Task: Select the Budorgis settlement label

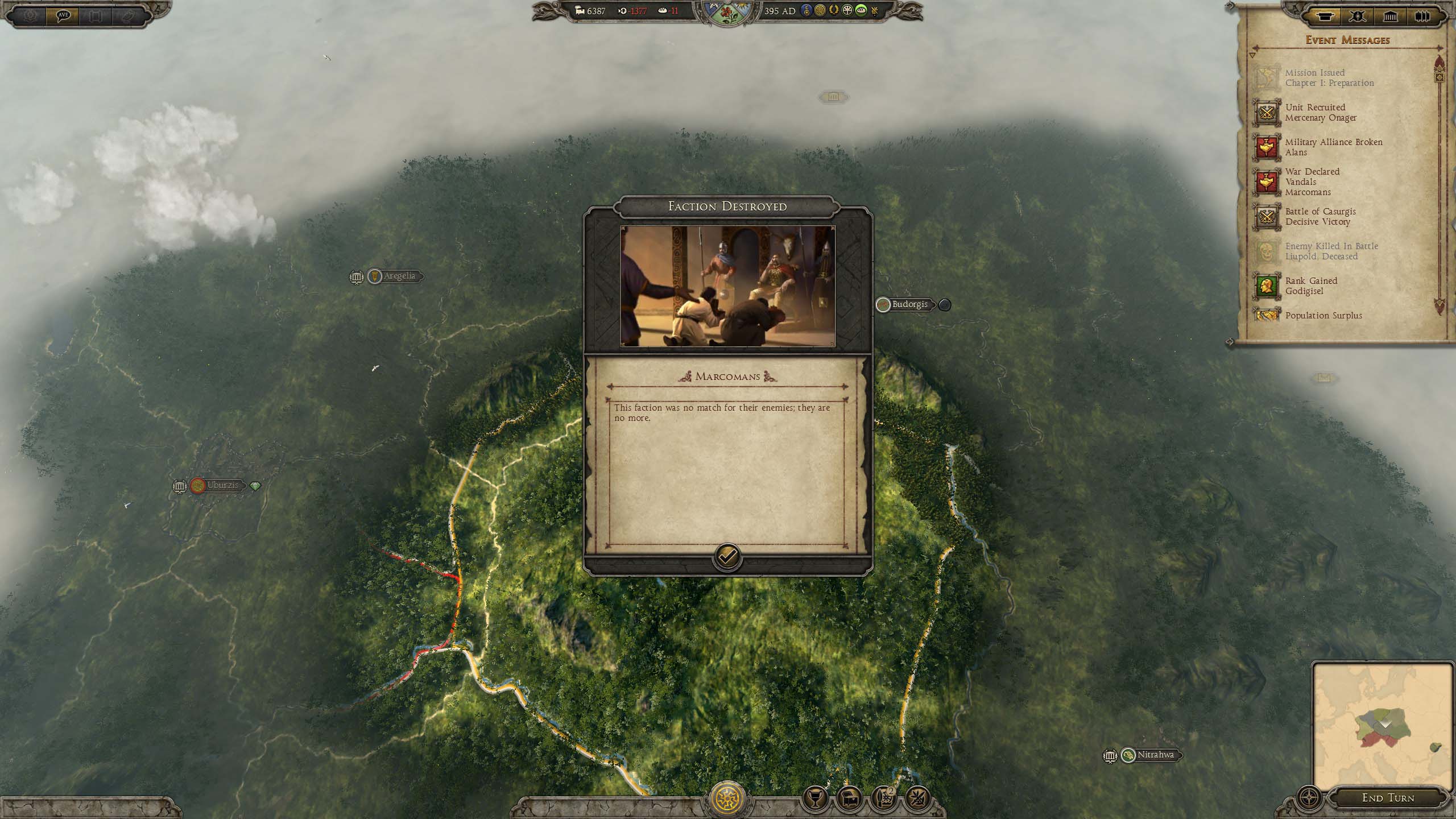Action: [909, 304]
